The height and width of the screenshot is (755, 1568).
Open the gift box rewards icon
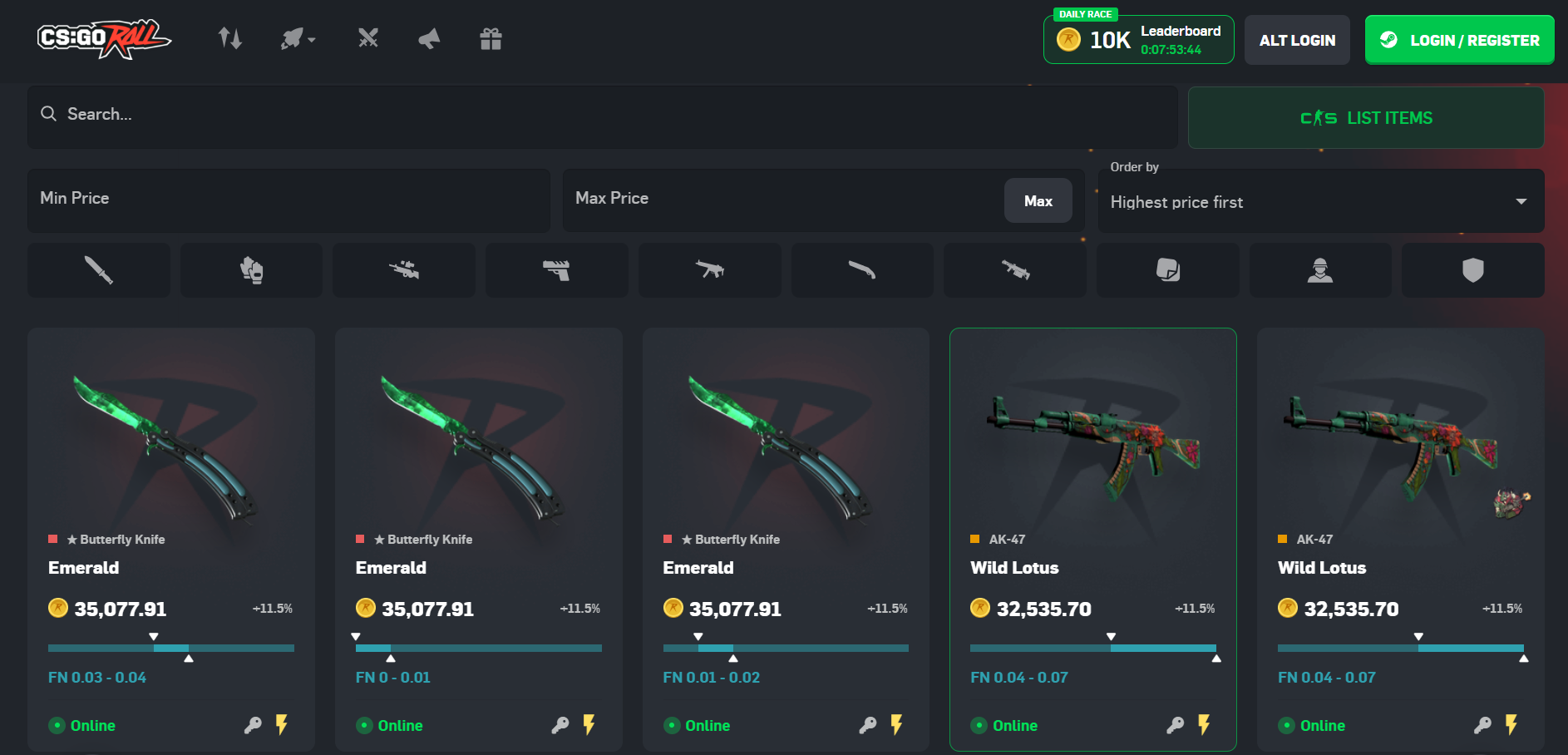491,39
